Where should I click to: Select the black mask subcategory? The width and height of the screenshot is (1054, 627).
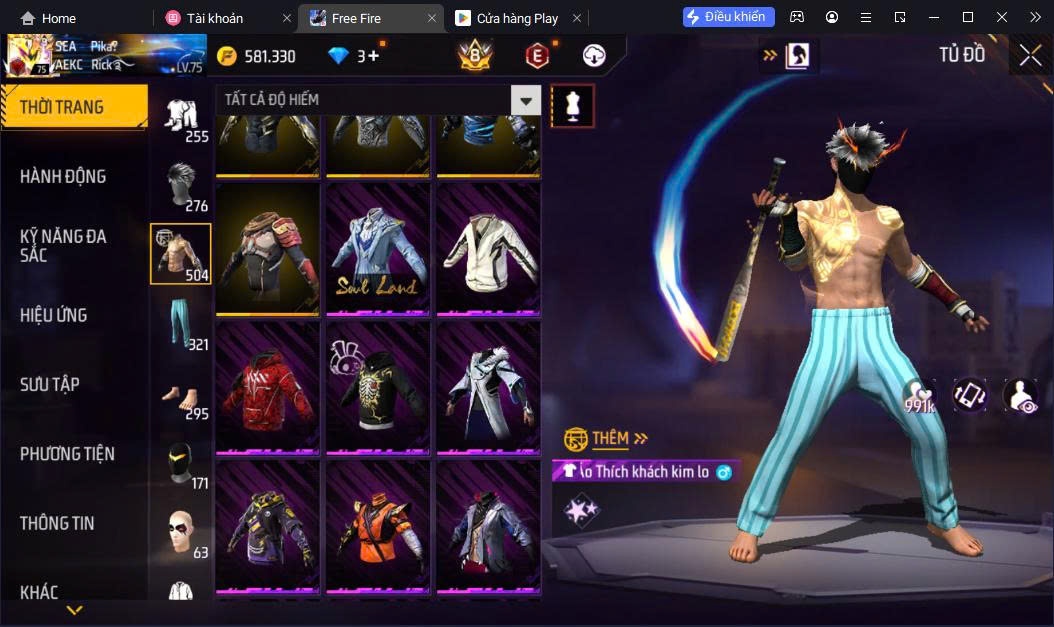180,464
